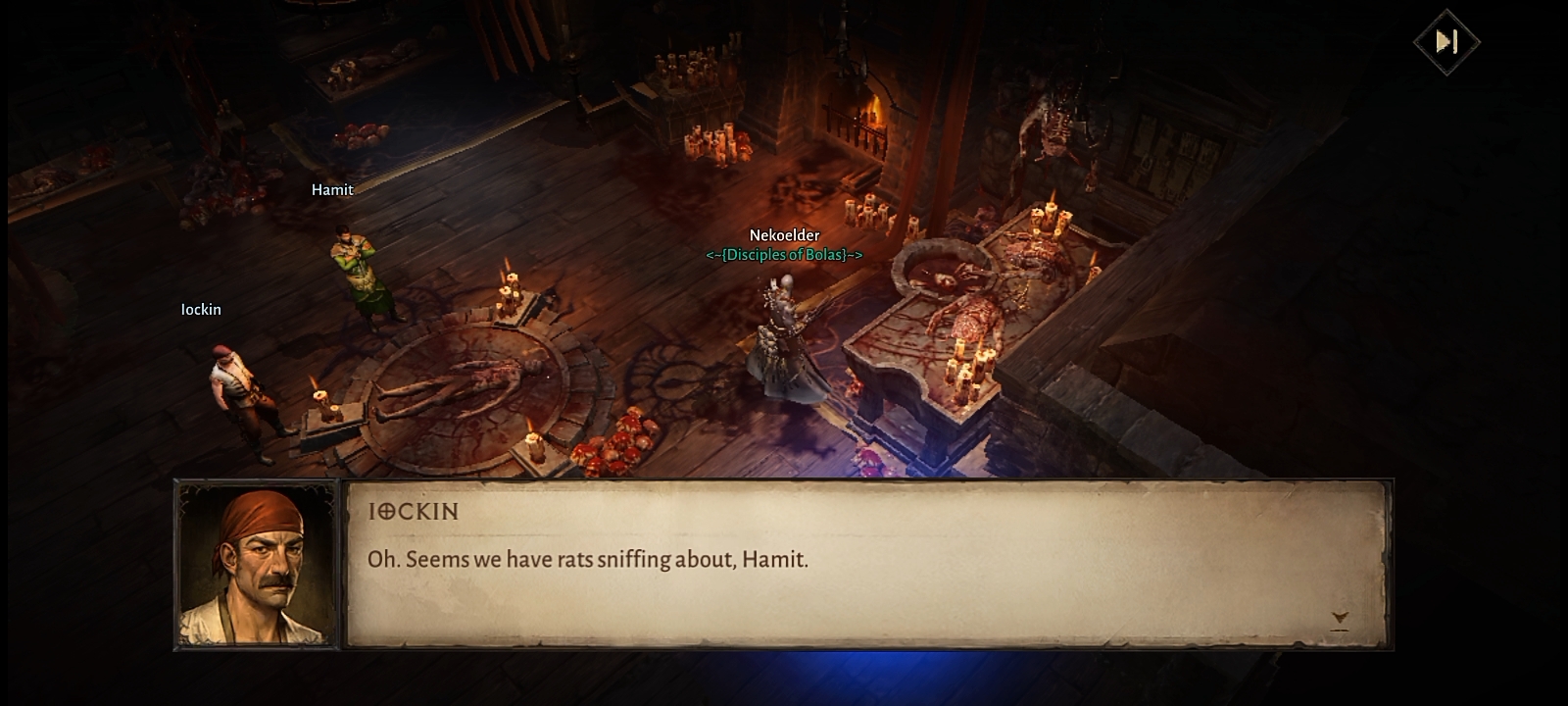Advance Iockin's dialogue with the down arrow

[1340, 620]
